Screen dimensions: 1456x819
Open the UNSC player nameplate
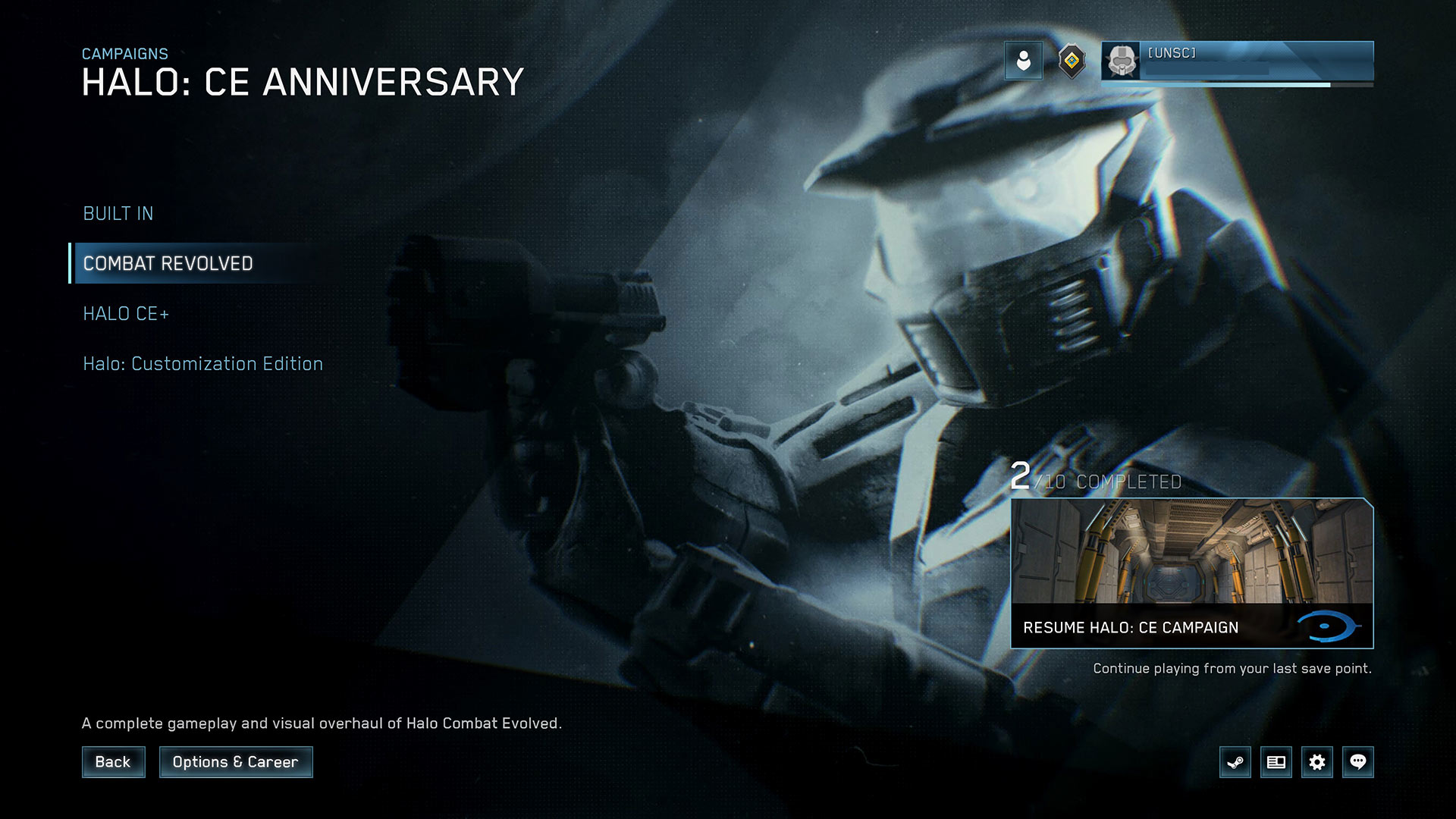coord(1237,61)
